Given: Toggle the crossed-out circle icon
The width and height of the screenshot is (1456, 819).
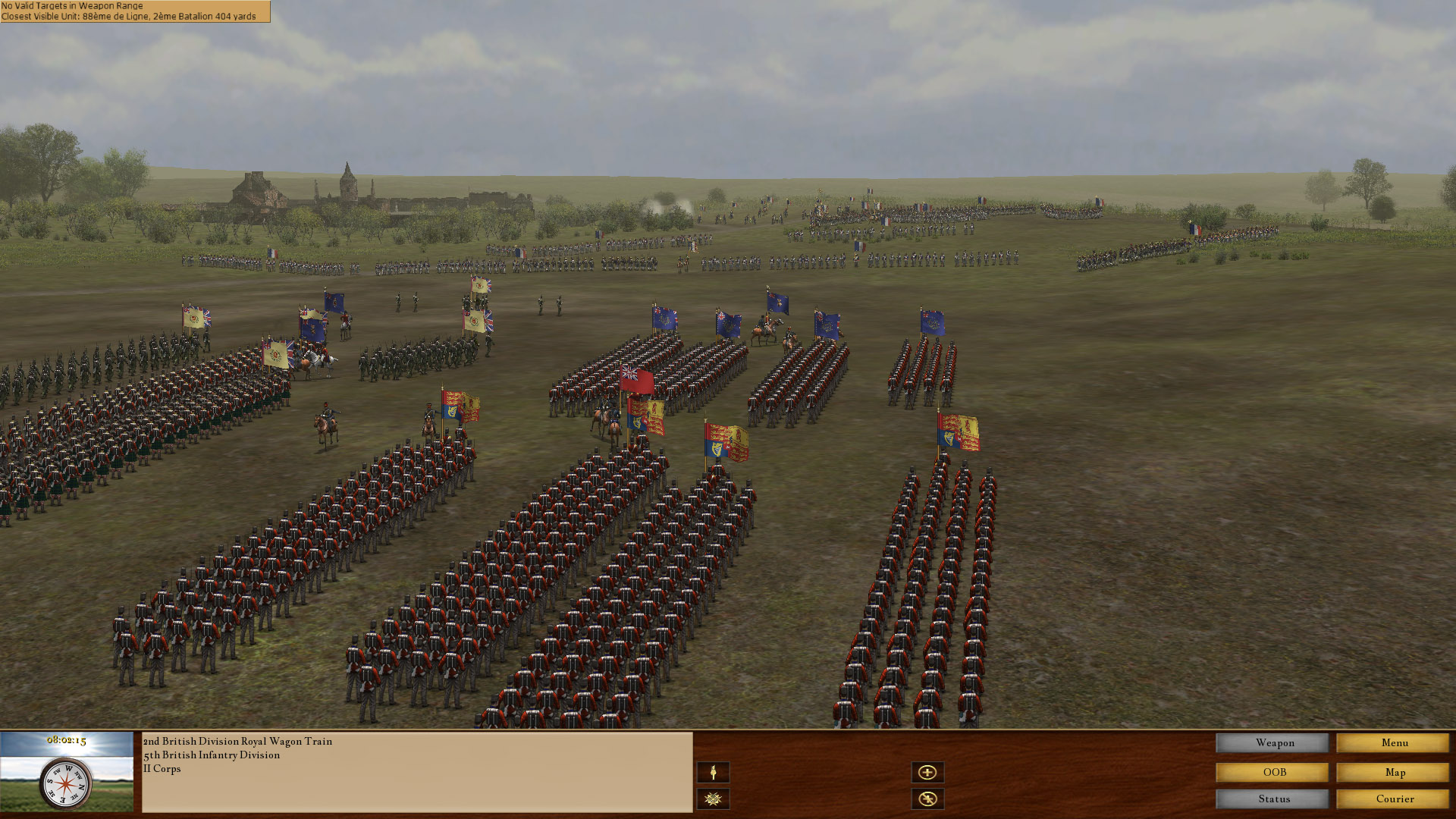Looking at the screenshot, I should tap(928, 798).
